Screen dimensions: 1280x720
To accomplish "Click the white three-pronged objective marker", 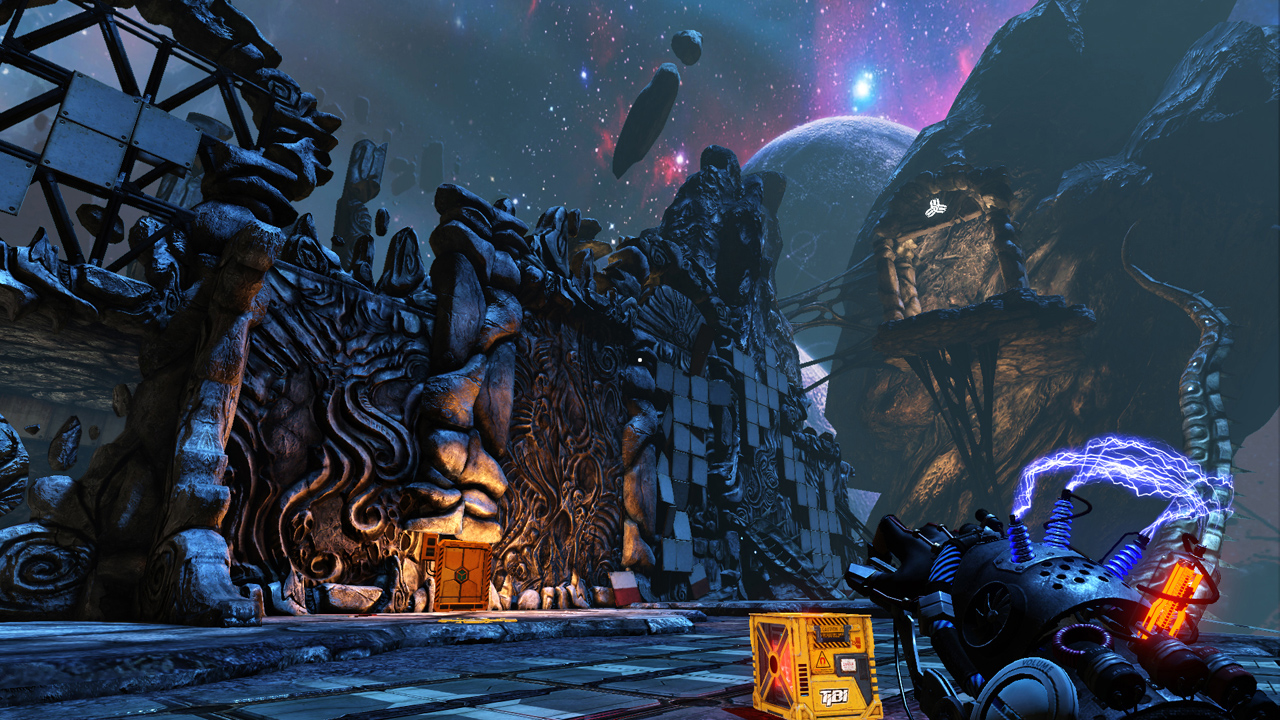I will (936, 208).
